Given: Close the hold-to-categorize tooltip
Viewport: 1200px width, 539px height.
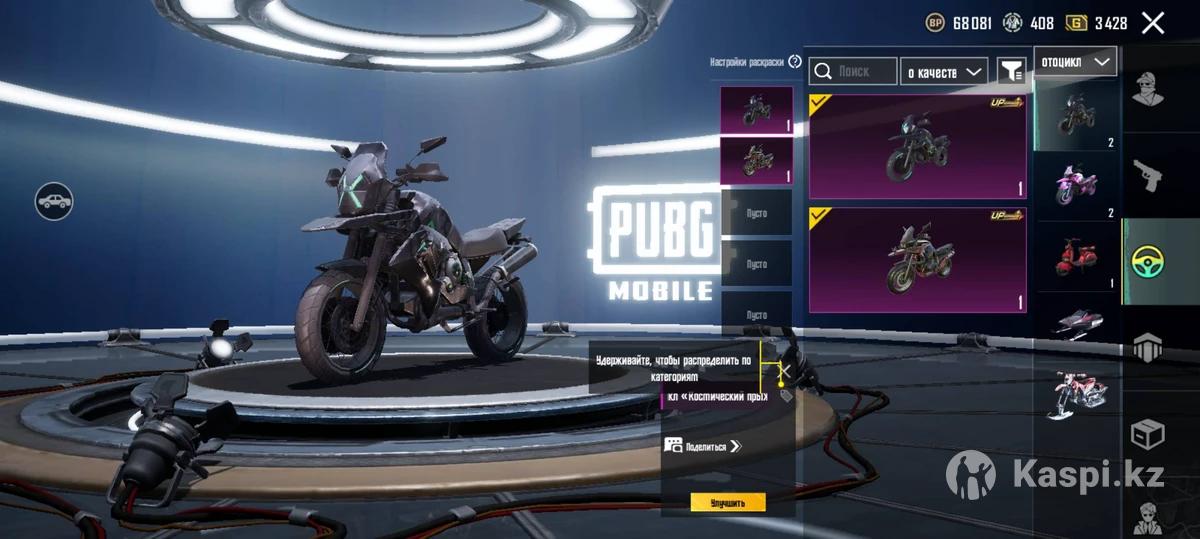Looking at the screenshot, I should 786,371.
